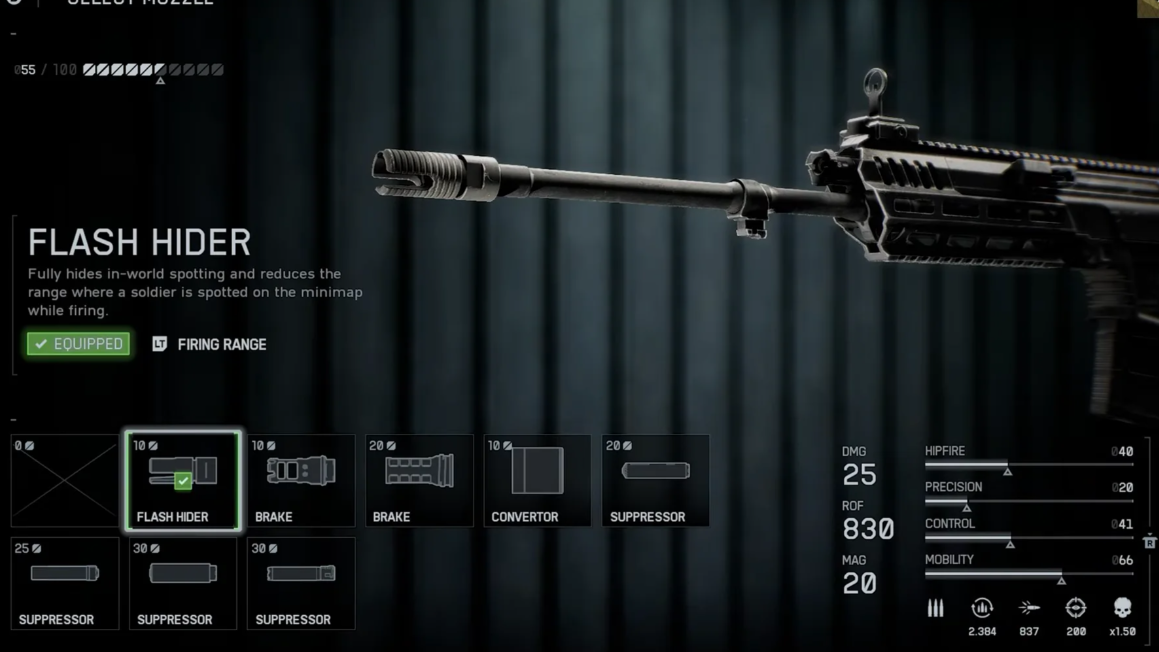Select the 25-point Suppressor
This screenshot has width=1159, height=652.
pyautogui.click(x=65, y=584)
